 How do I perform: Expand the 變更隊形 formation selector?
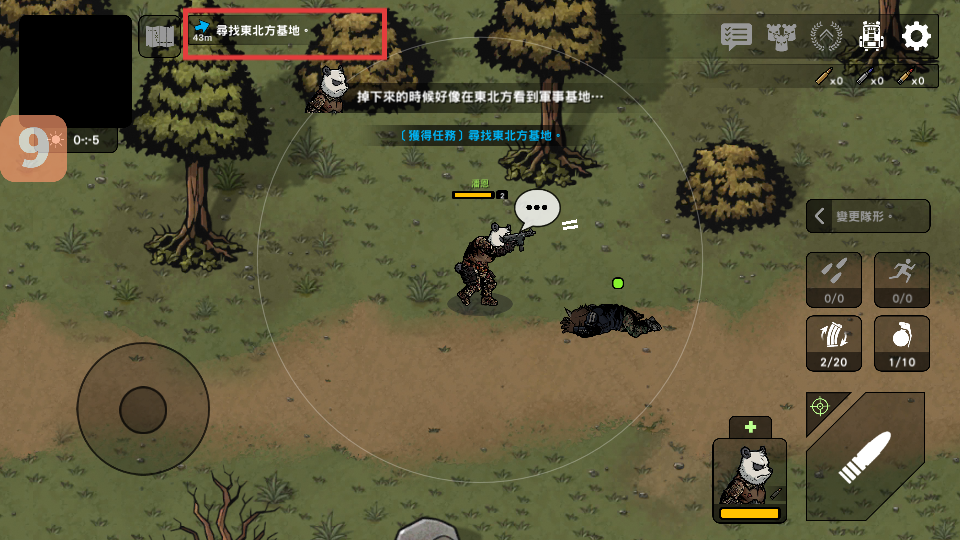(868, 216)
